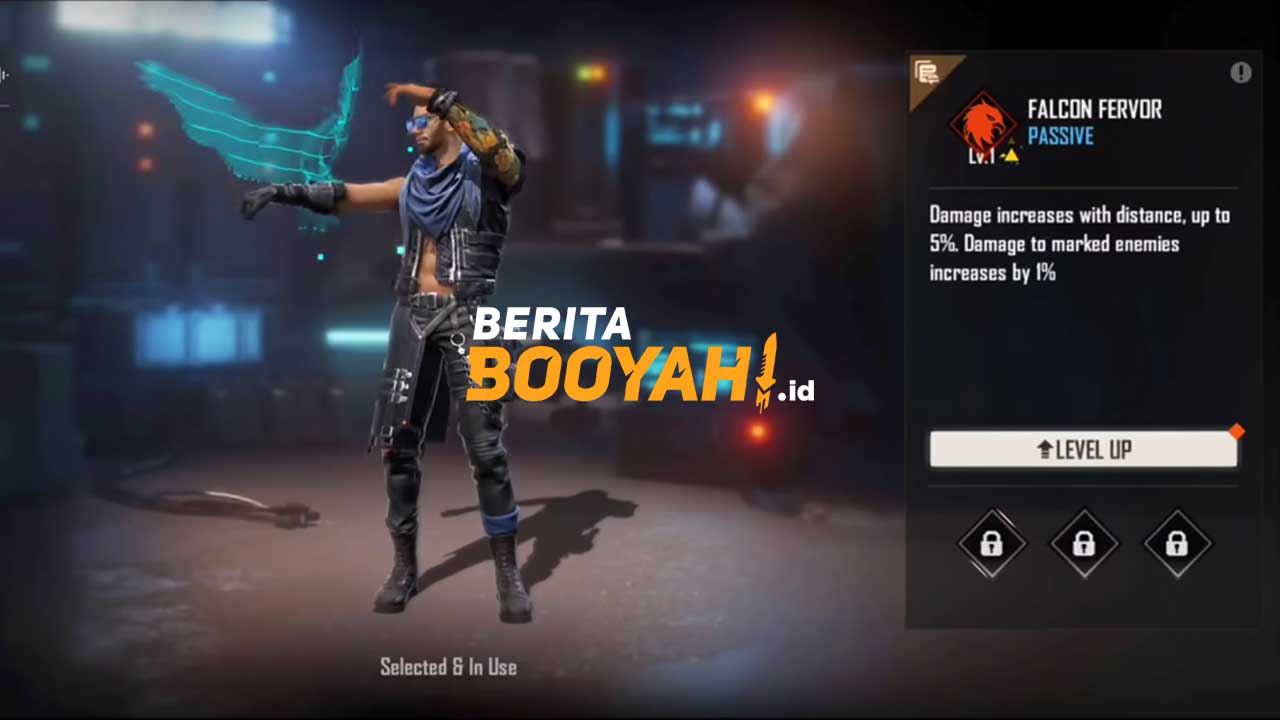Click the Selected & In Use status text
The image size is (1280, 720).
(x=446, y=667)
